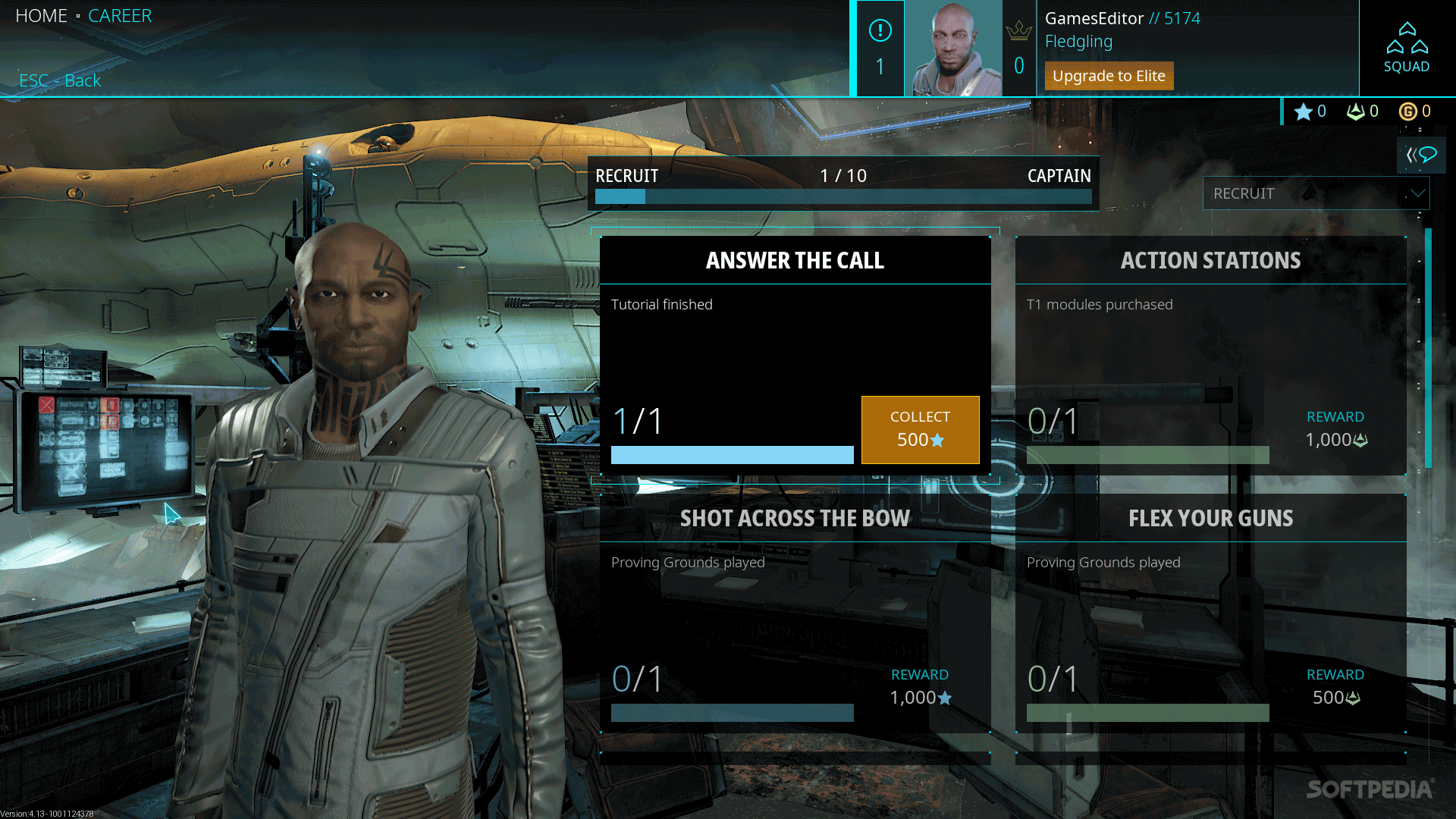Open the SQUAD menu

[1407, 48]
